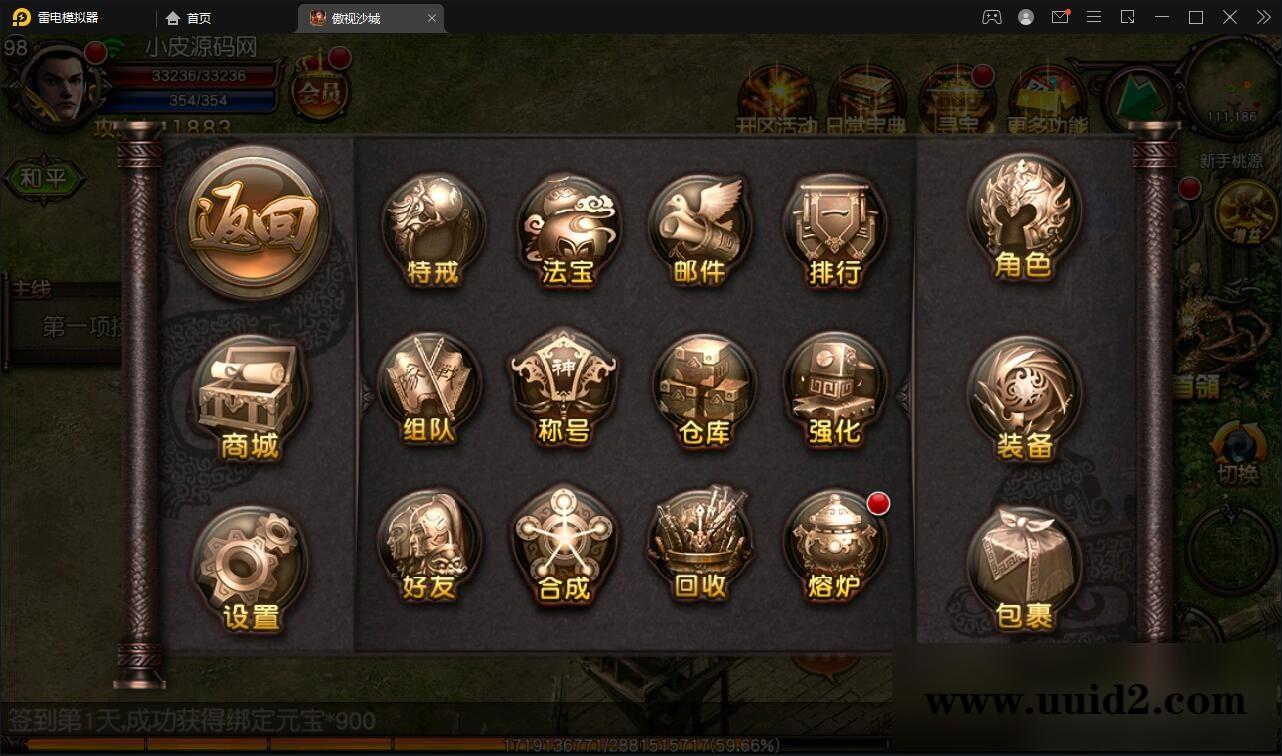Screen dimensions: 1282x756
Task: Select the 回收 recycle option
Action: (700, 546)
